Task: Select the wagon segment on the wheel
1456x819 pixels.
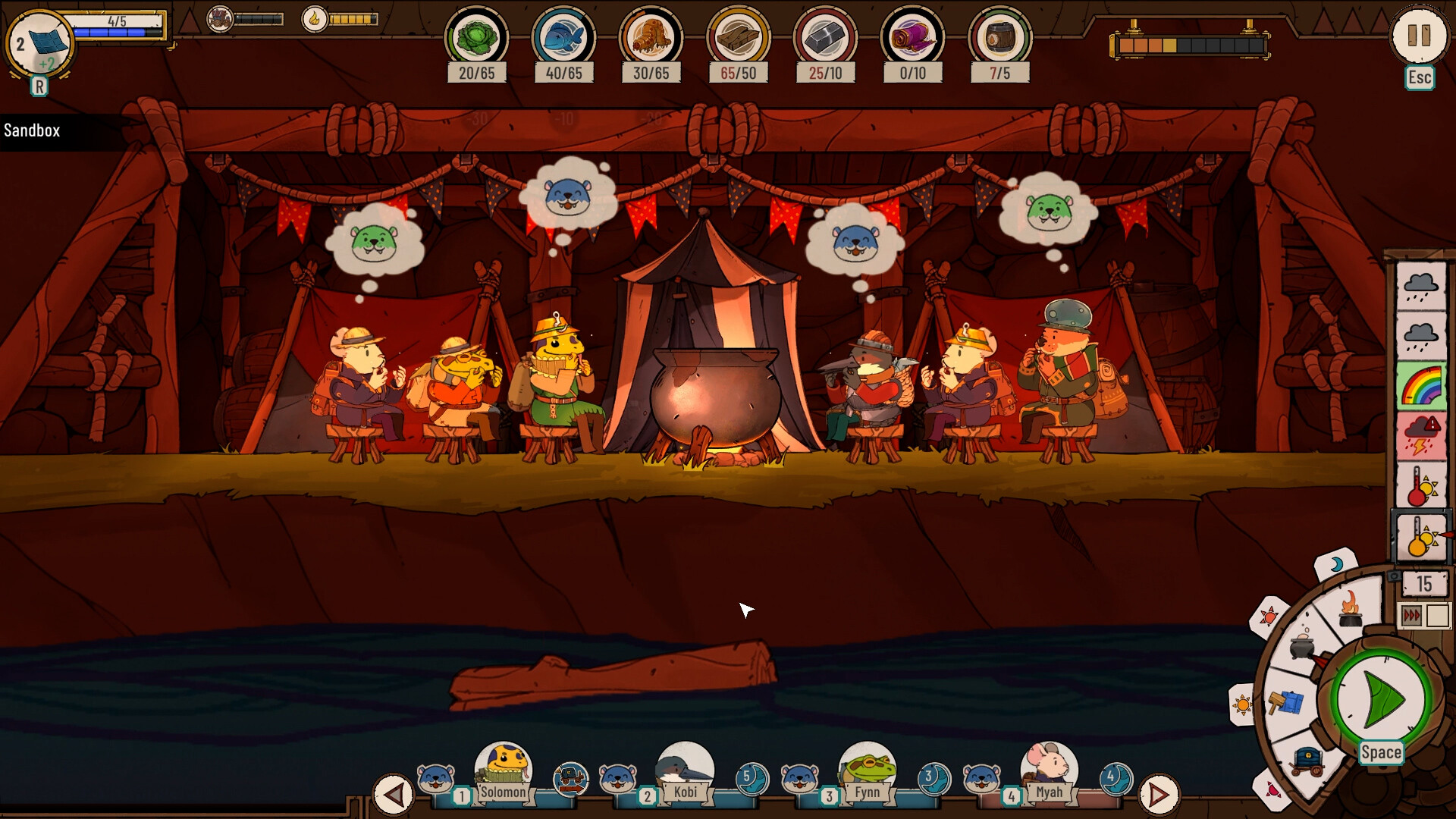Action: pyautogui.click(x=1307, y=759)
